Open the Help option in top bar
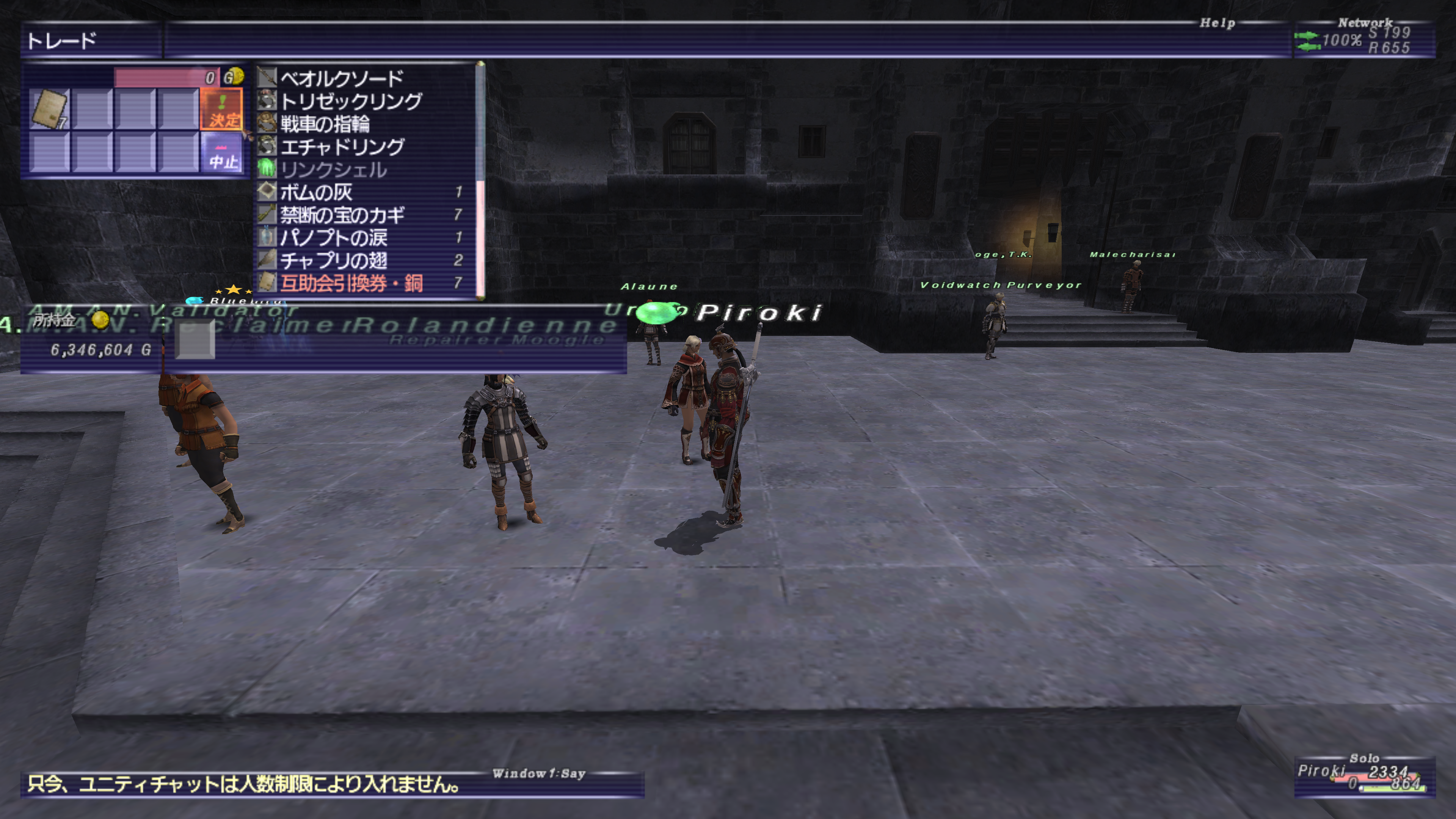The height and width of the screenshot is (819, 1456). [1217, 23]
